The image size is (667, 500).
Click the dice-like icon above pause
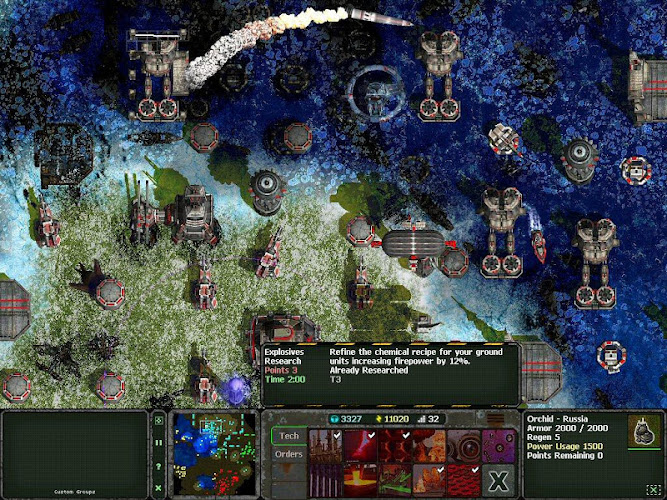(159, 421)
